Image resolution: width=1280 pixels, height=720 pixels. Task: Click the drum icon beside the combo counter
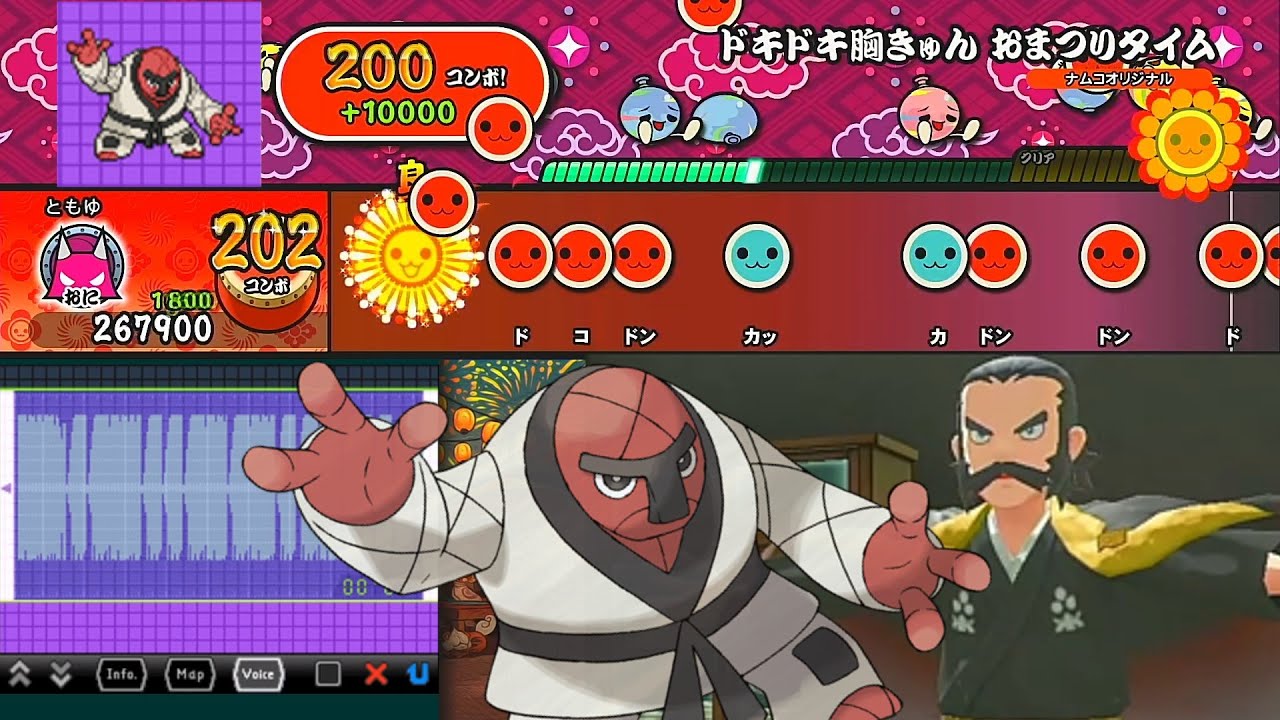[268, 295]
